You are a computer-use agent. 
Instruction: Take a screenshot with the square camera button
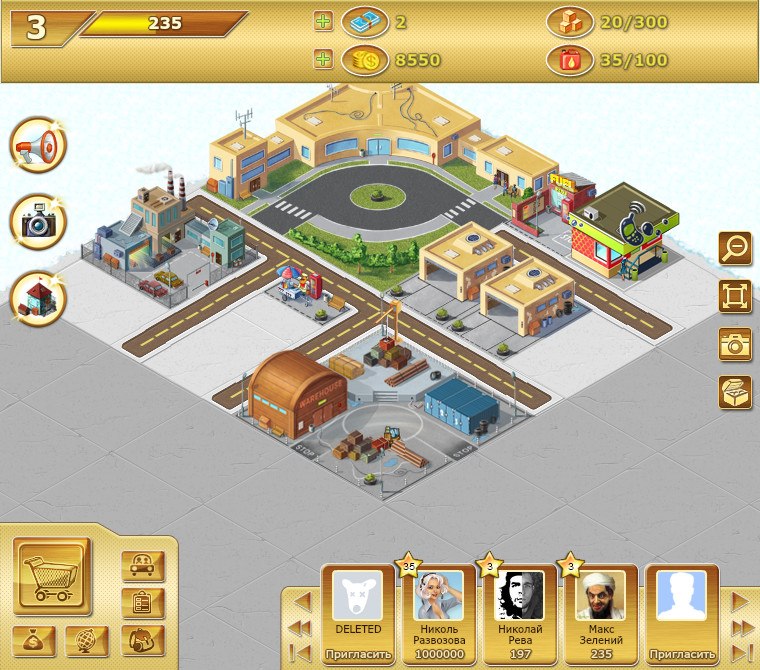[x=735, y=343]
